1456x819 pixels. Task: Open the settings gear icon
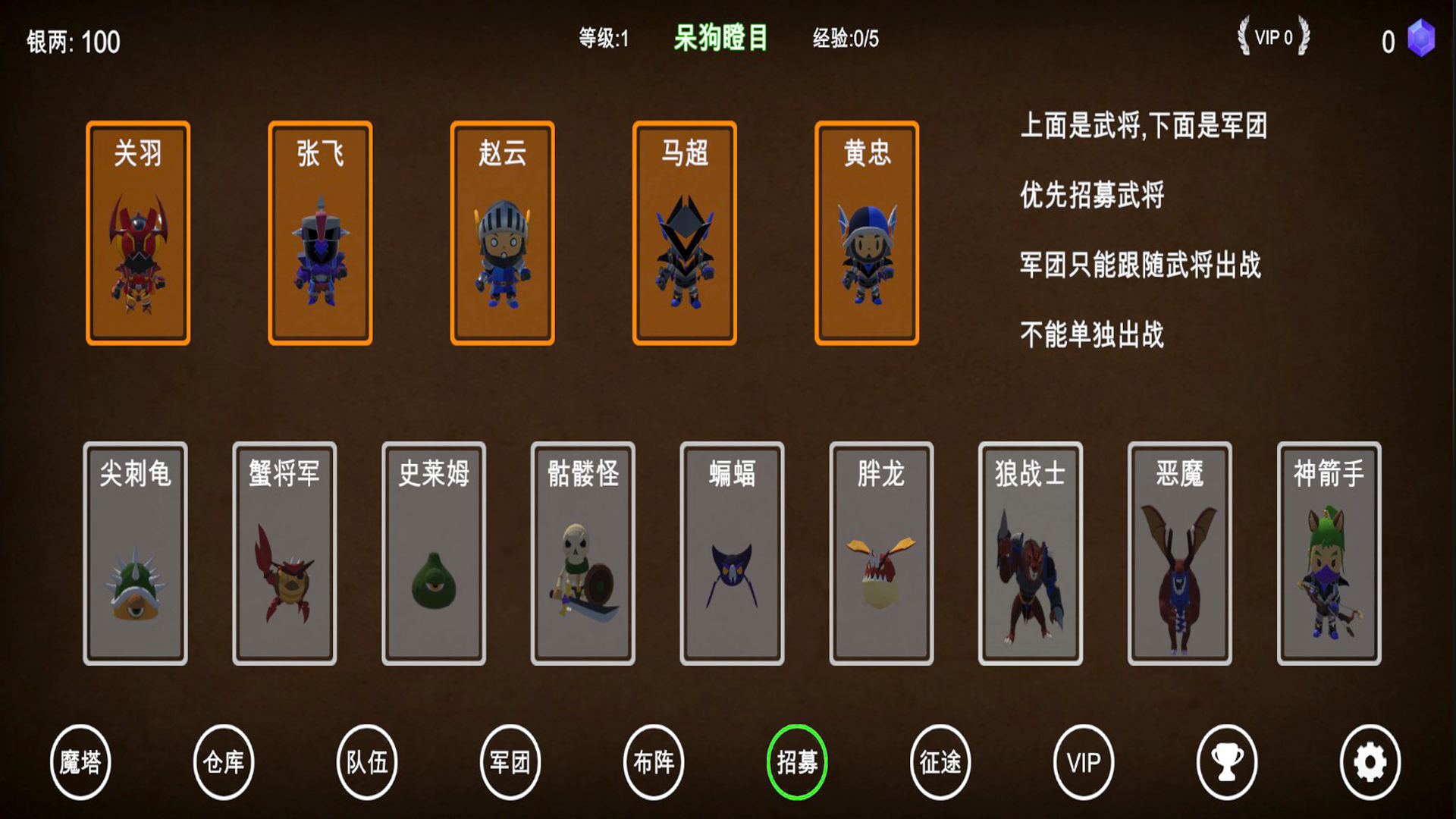click(1370, 763)
